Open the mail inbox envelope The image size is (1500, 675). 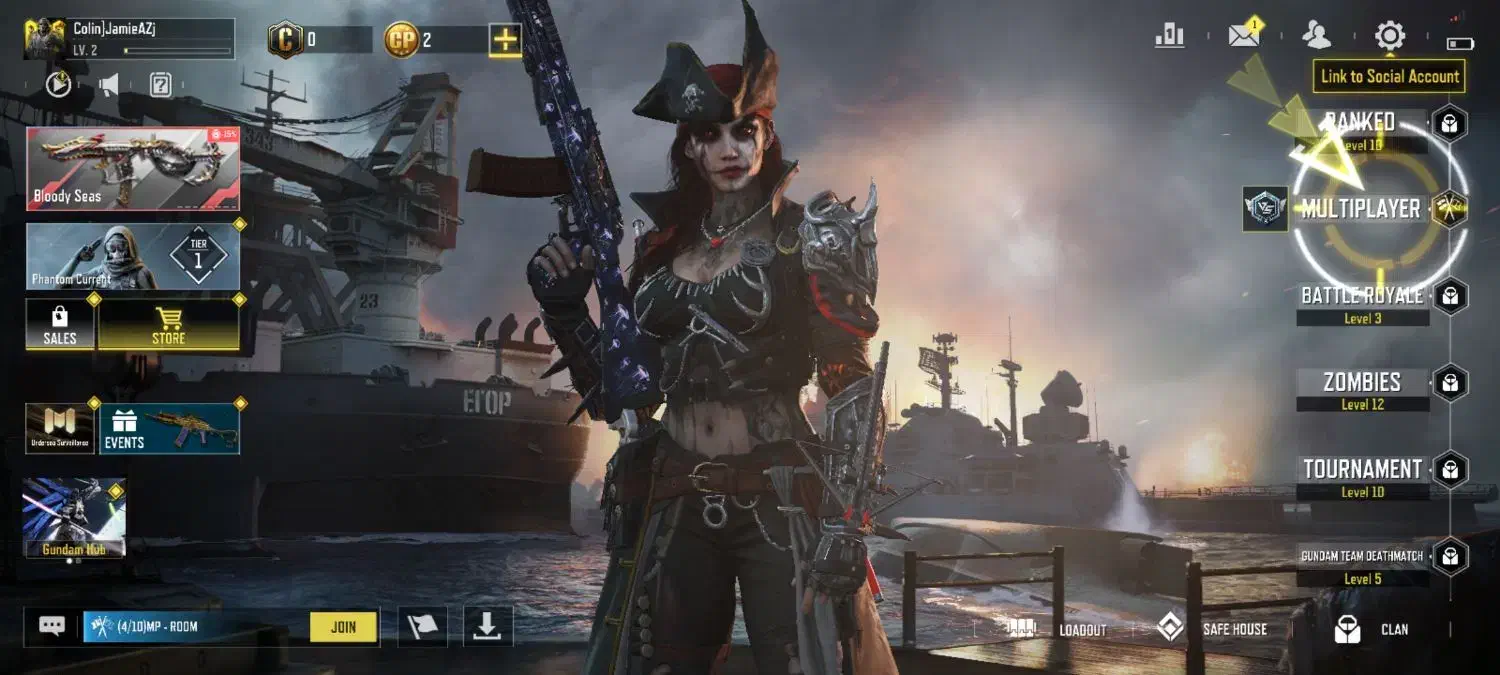point(1244,37)
